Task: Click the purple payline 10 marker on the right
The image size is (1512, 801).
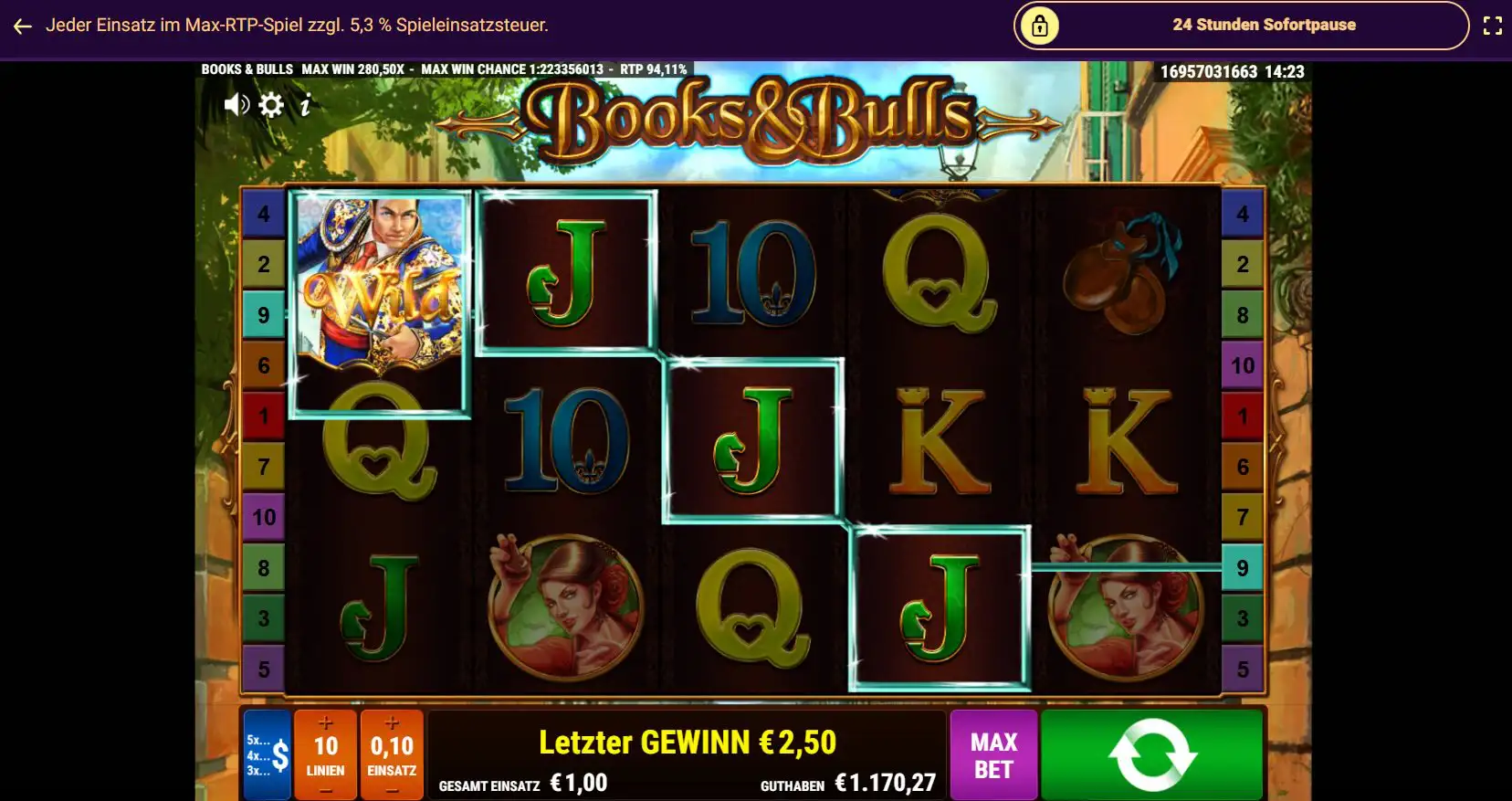Action: click(1243, 365)
